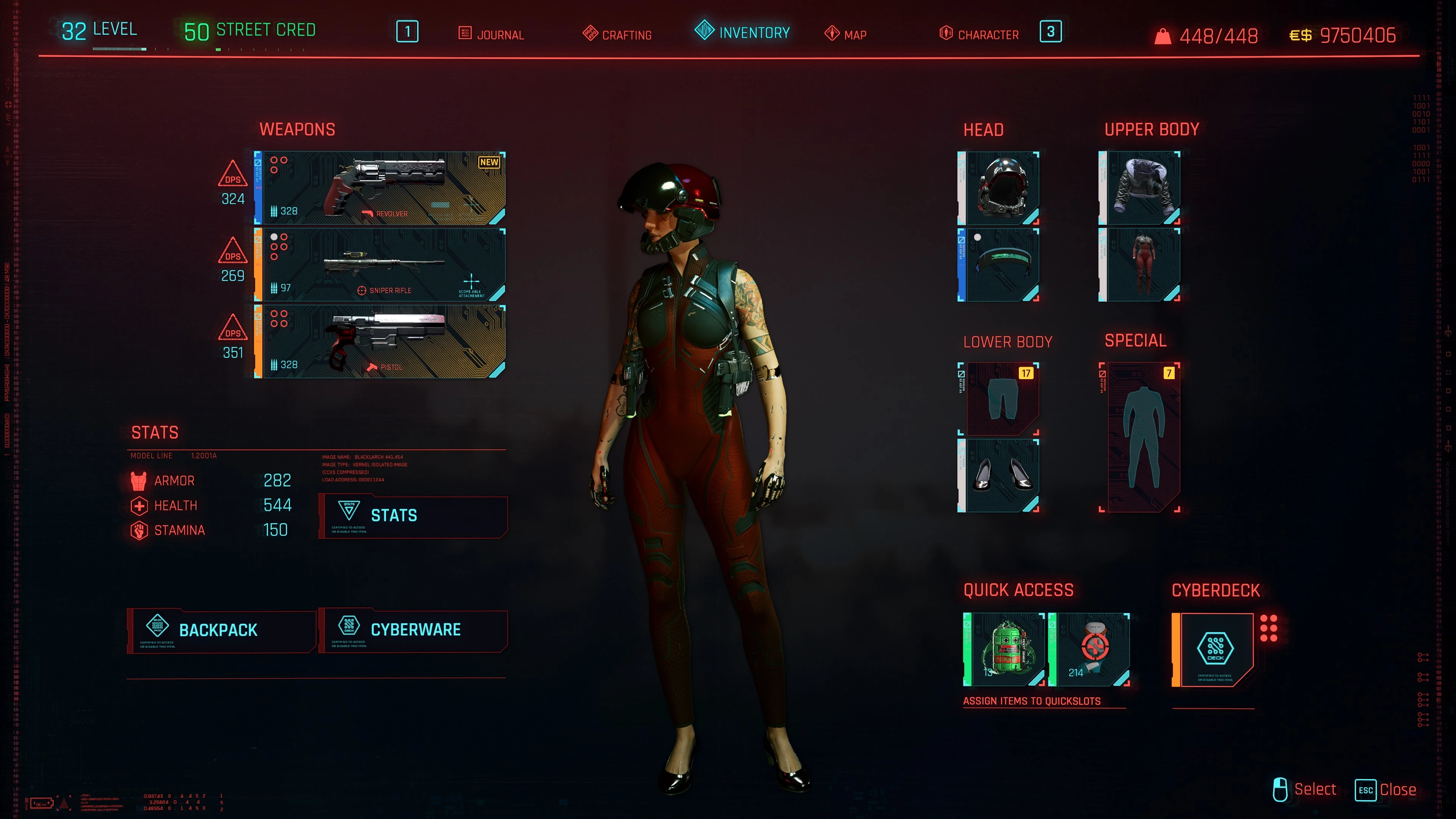Open the Backpack
The image size is (1456, 819).
221,630
